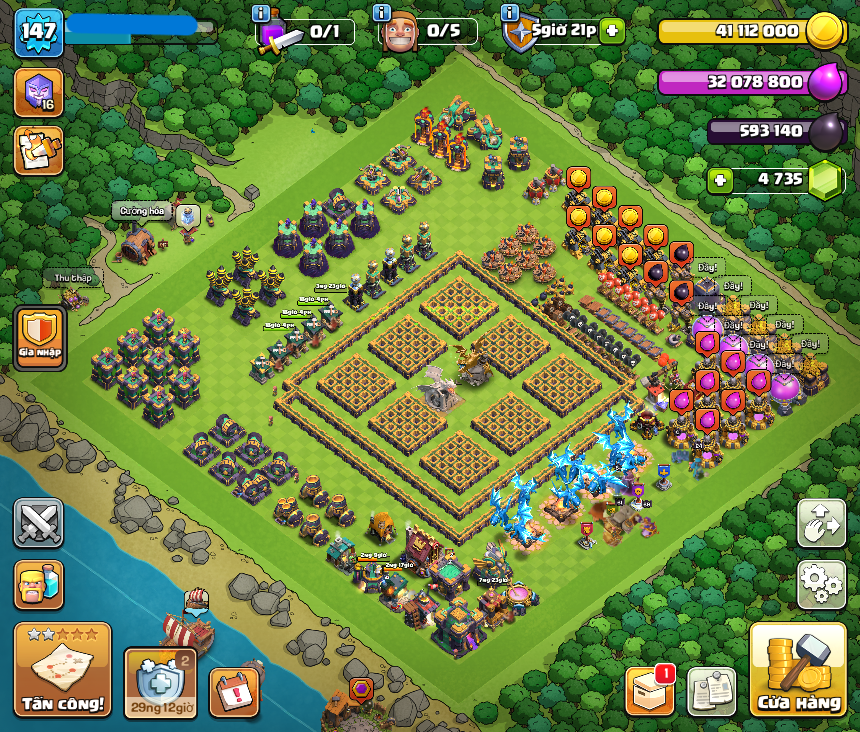Open the settings gears menu
The image size is (860, 732).
coord(821,585)
